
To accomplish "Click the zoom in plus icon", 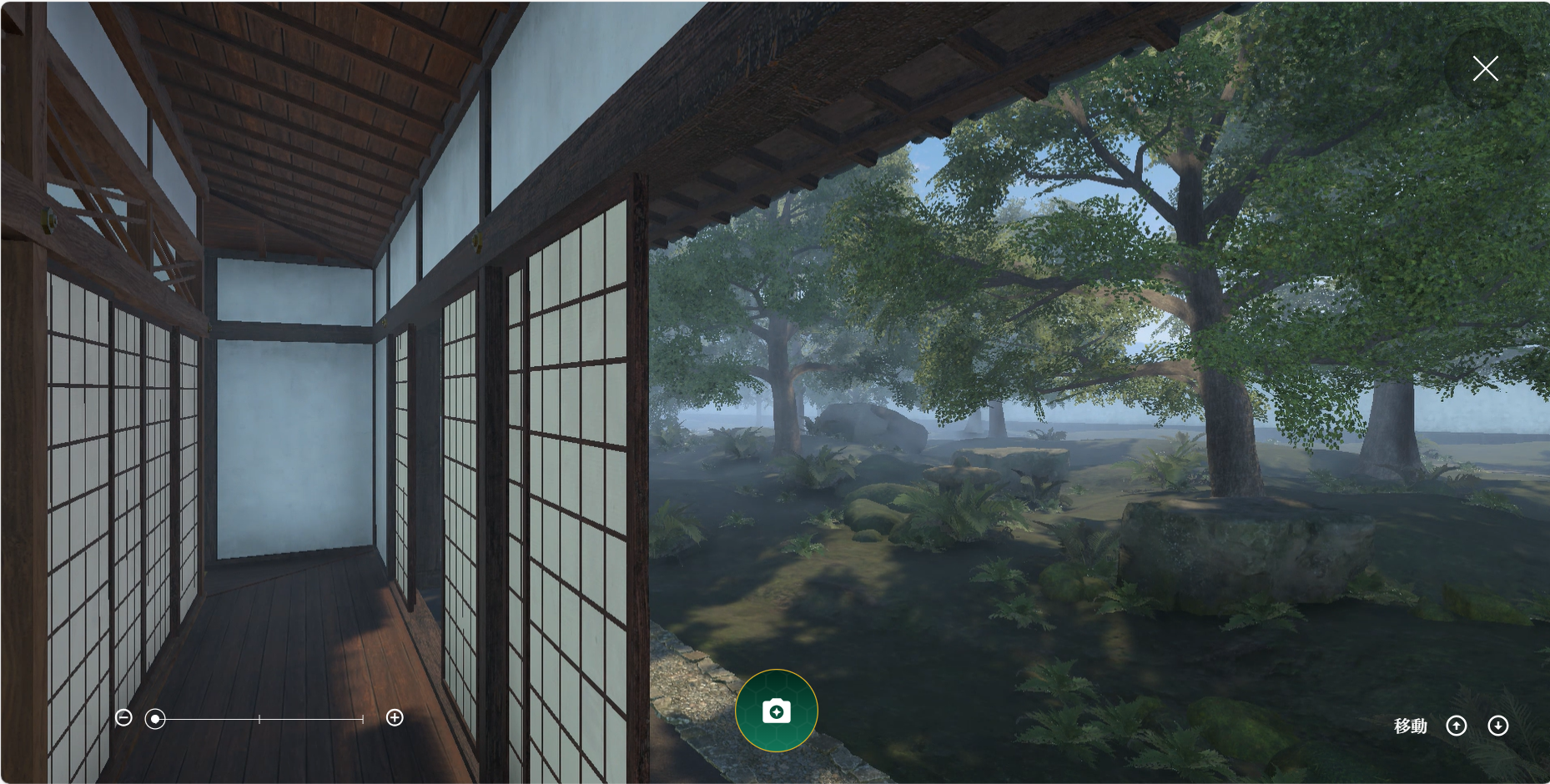I will [x=395, y=717].
